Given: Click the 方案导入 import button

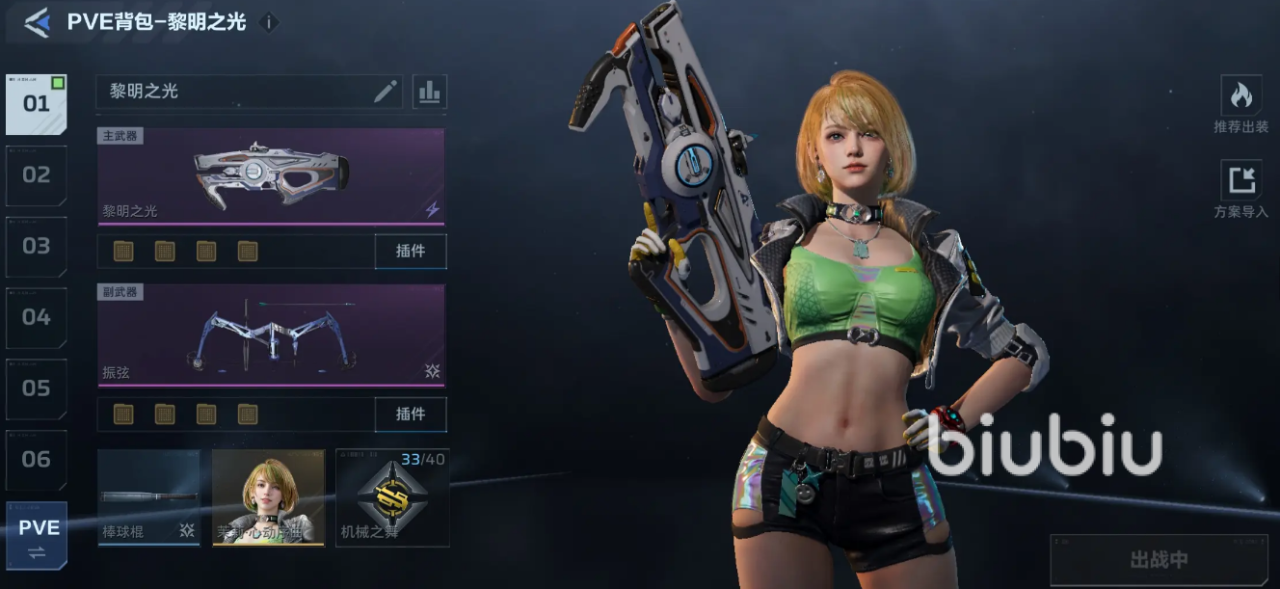Looking at the screenshot, I should click(1241, 189).
